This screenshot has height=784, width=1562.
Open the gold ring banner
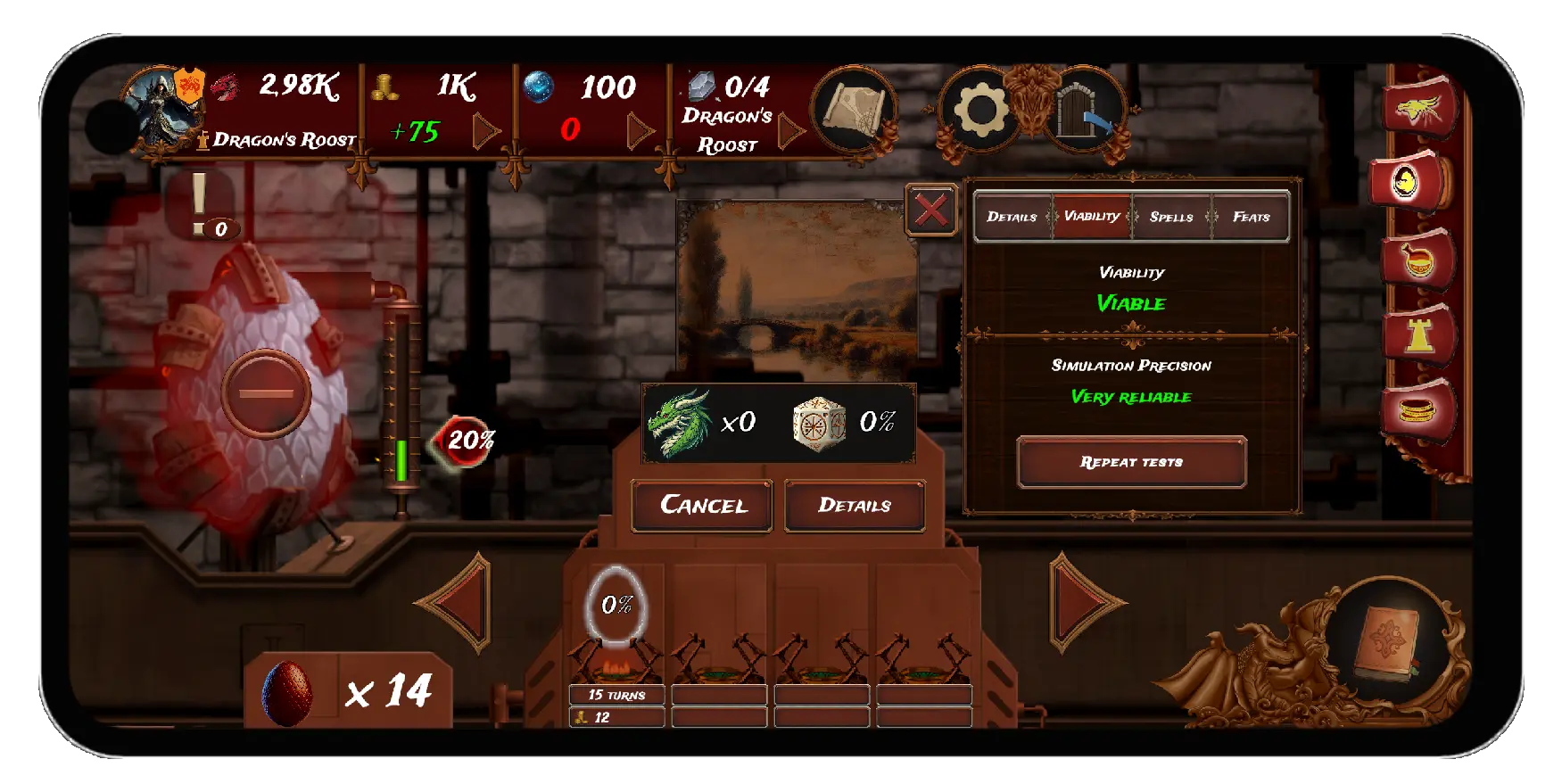[x=1416, y=411]
